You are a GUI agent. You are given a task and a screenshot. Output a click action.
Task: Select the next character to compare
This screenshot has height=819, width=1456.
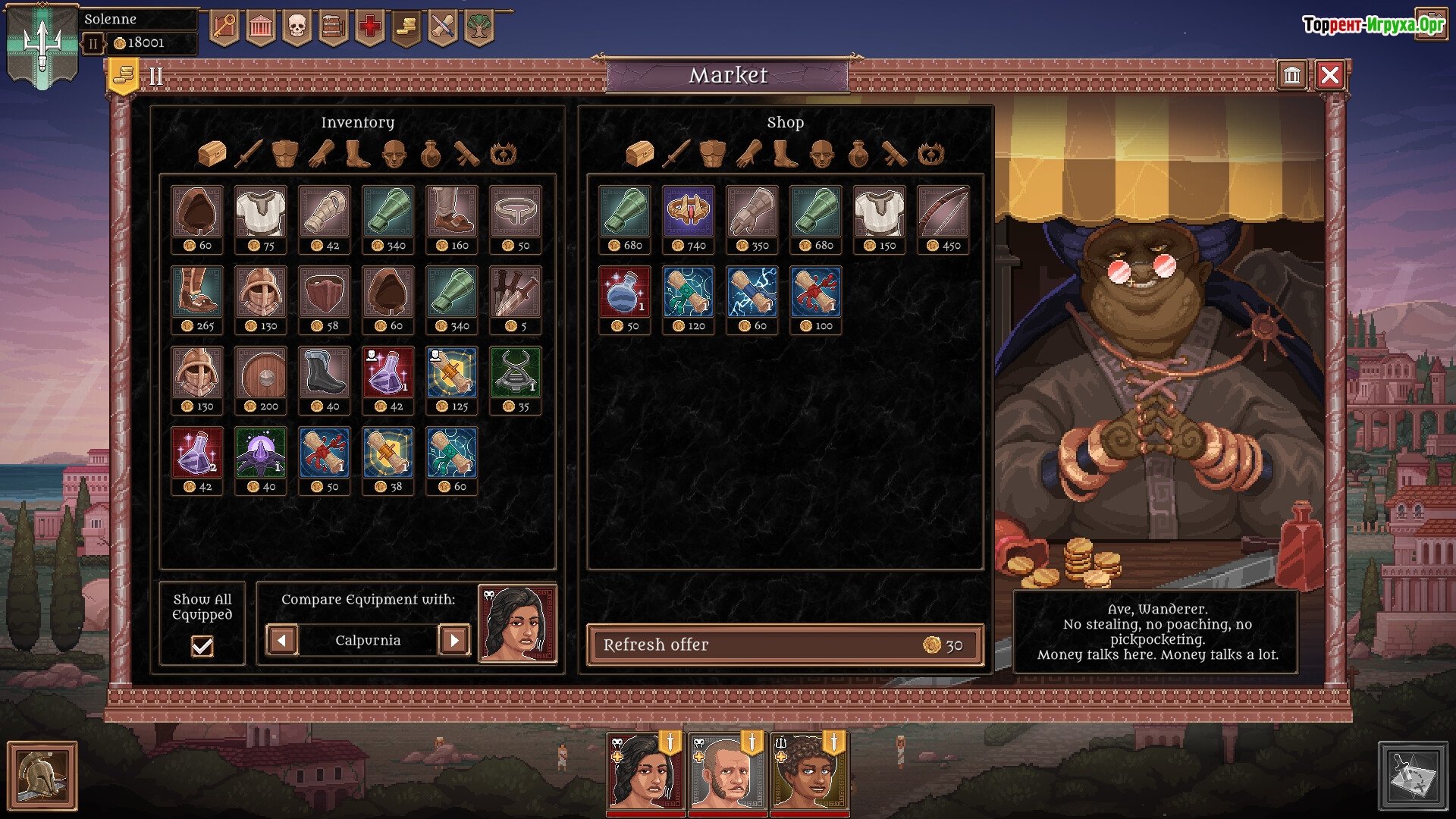[x=454, y=640]
